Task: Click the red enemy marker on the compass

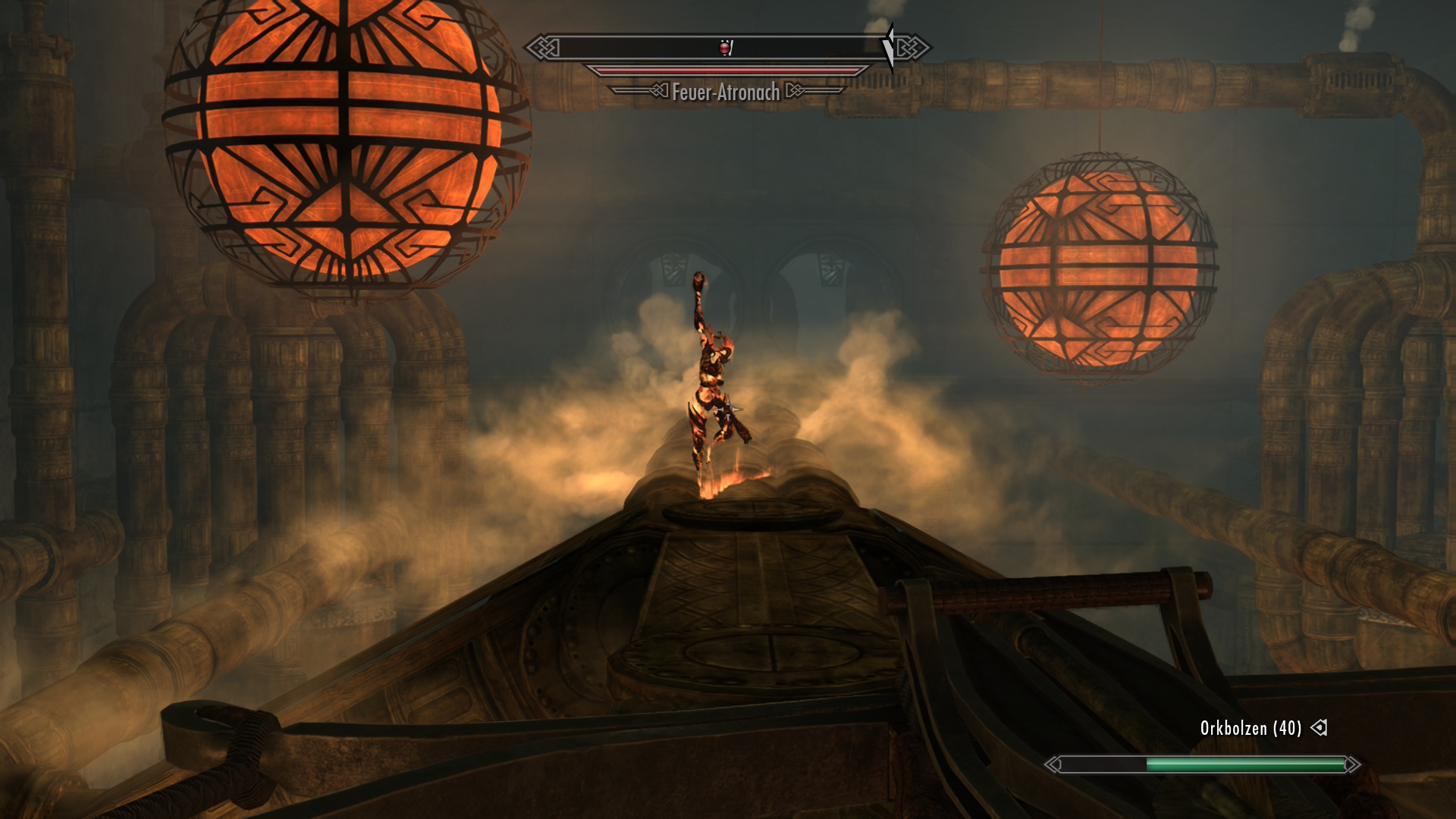Action: coord(725,49)
